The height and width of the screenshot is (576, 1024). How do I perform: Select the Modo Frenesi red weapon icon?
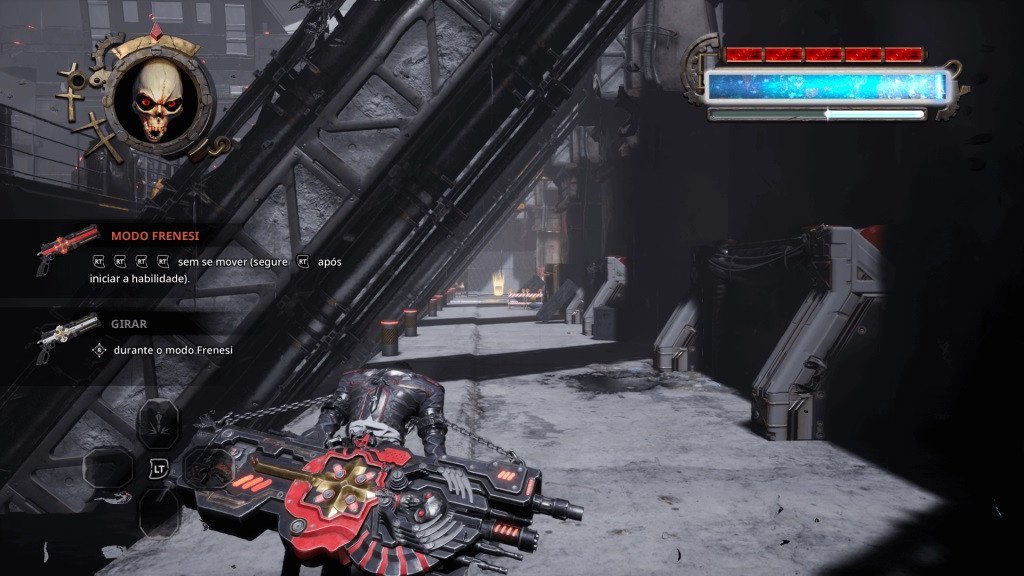pos(67,248)
